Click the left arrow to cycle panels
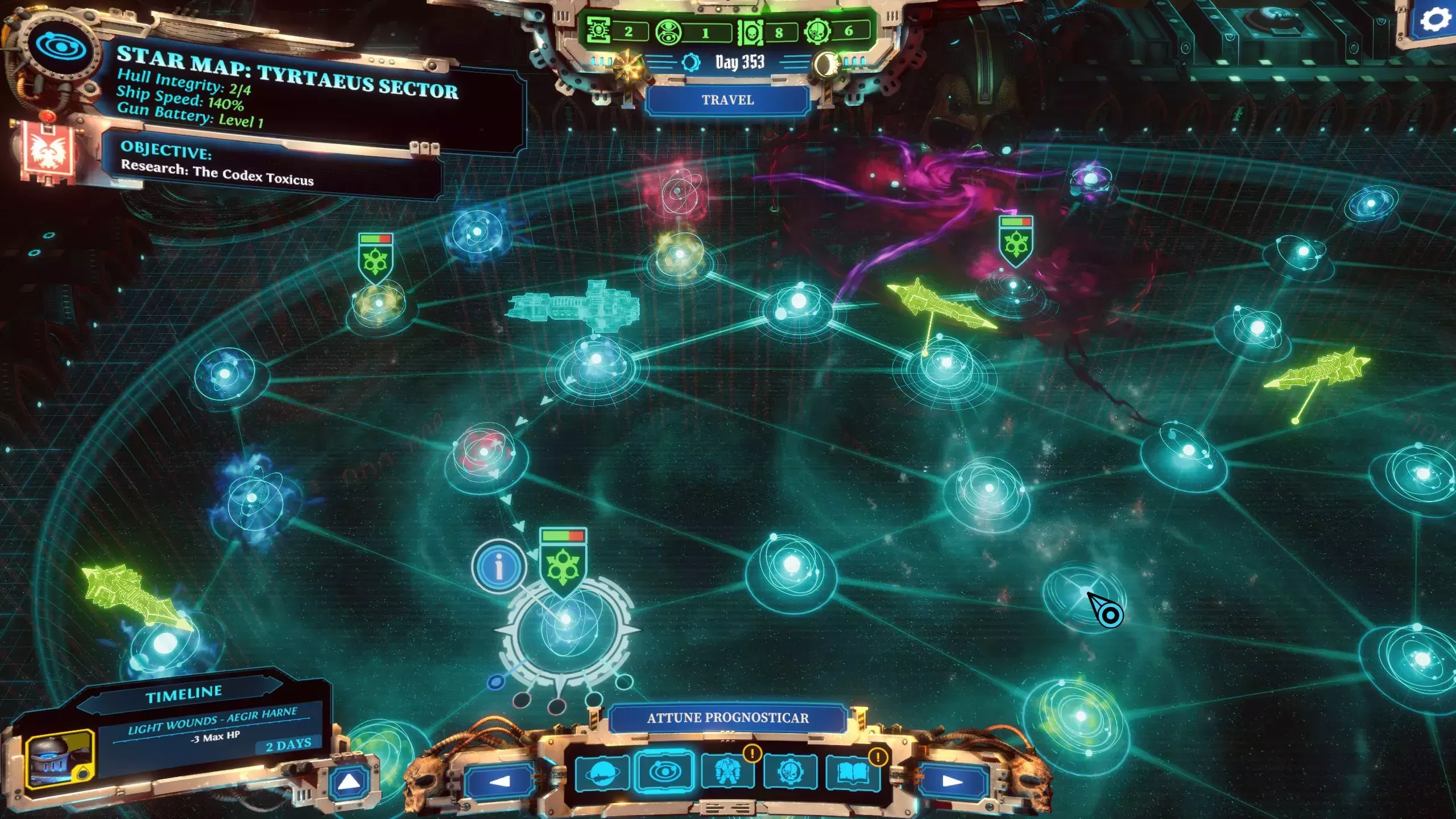The image size is (1456, 819). pyautogui.click(x=499, y=778)
